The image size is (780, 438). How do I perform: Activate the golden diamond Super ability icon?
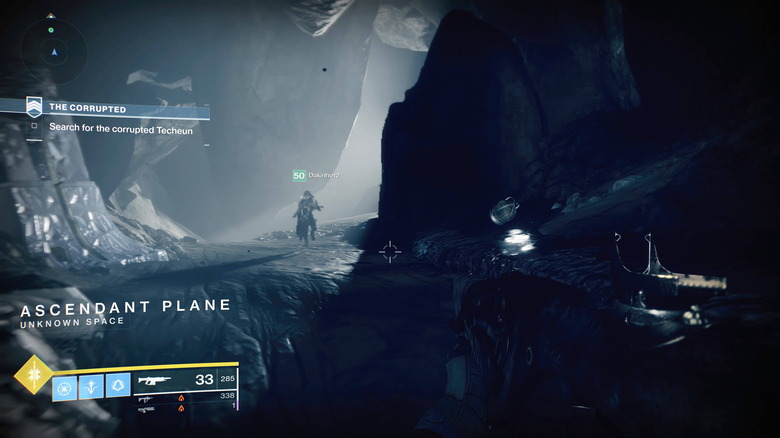click(32, 376)
